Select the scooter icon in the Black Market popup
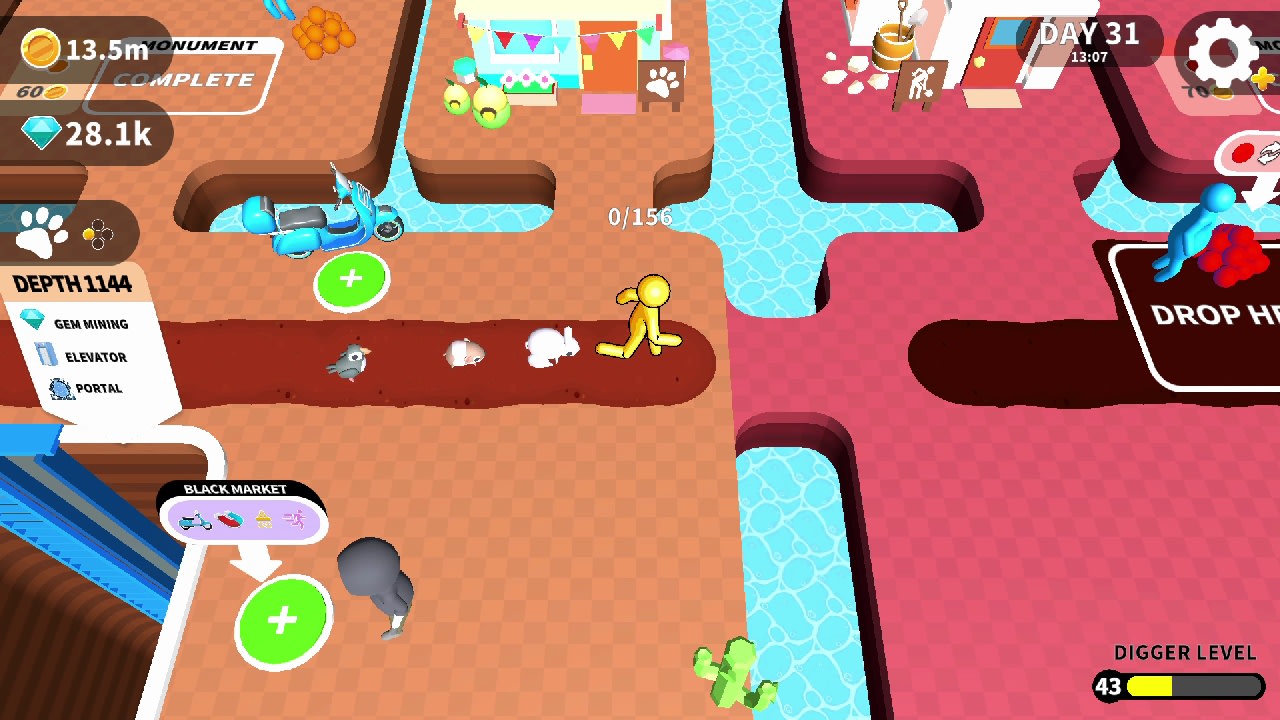 click(x=196, y=519)
